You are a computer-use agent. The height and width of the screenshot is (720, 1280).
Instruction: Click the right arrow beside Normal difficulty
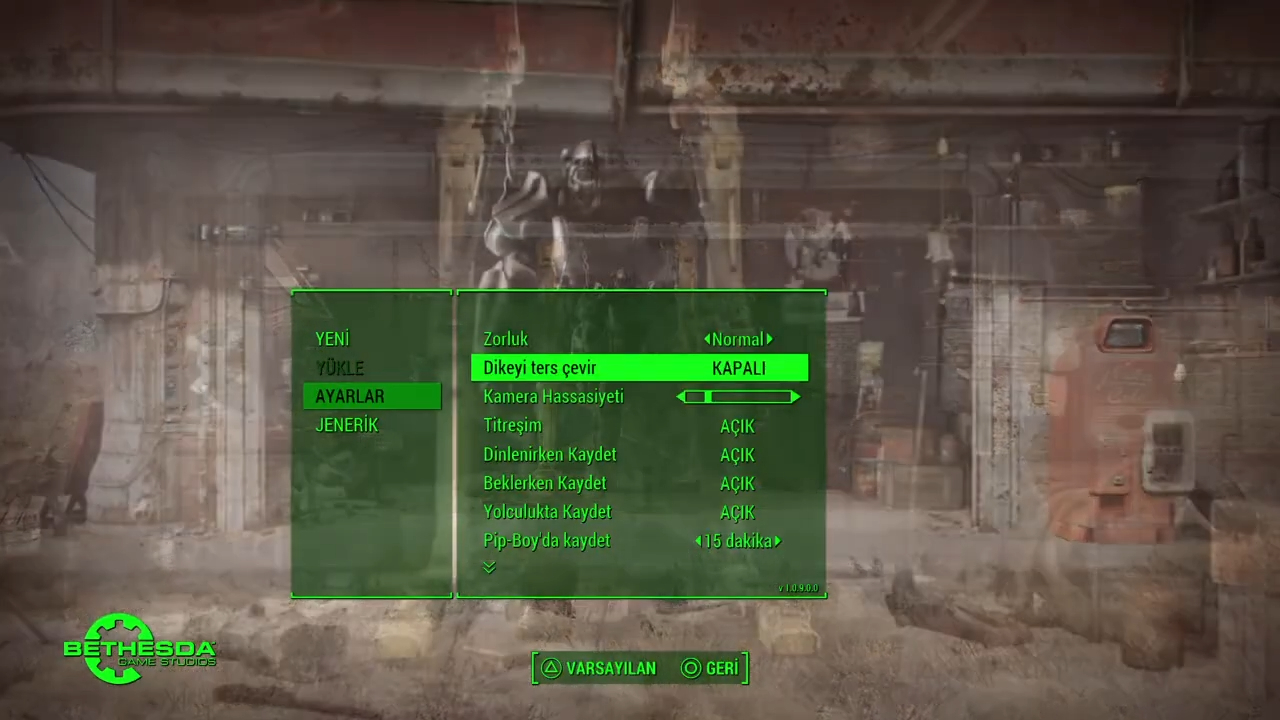(x=769, y=339)
